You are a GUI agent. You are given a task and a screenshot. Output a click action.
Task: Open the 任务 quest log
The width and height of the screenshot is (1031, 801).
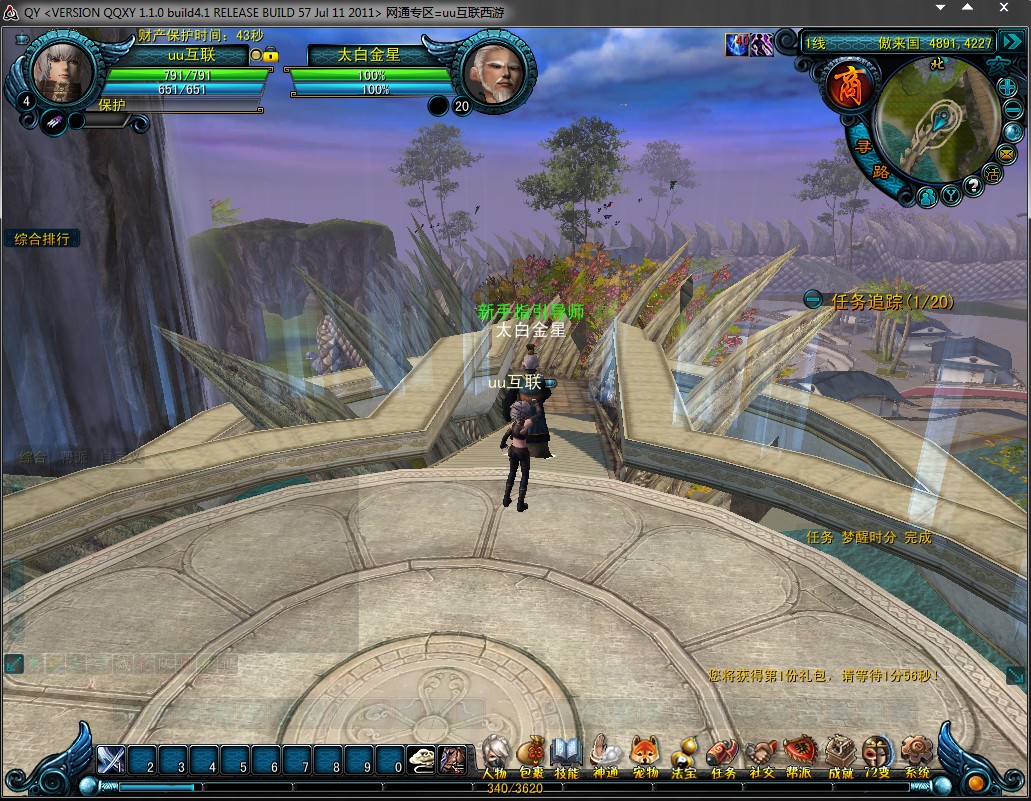[x=722, y=755]
